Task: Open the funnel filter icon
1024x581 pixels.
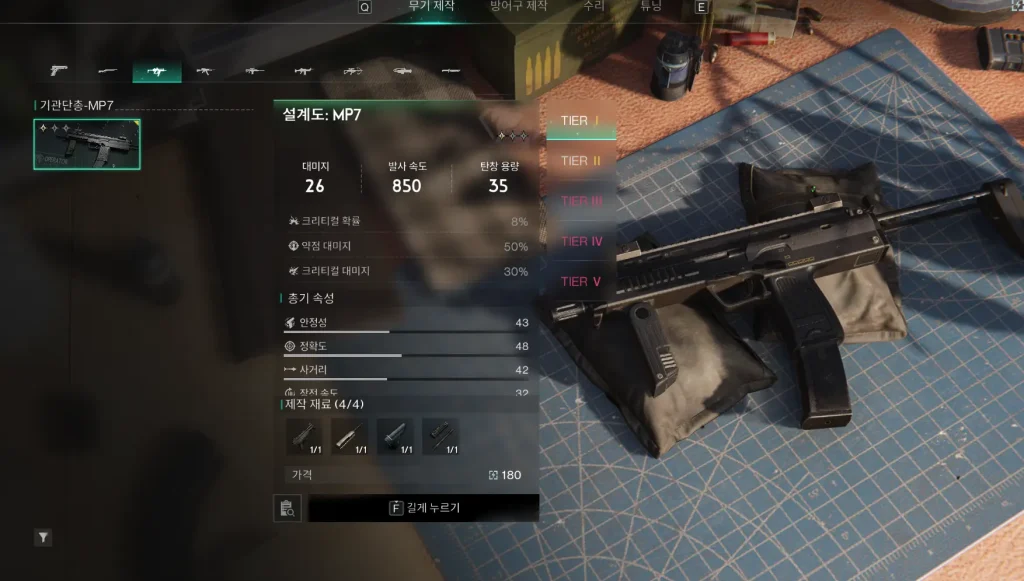Action: click(43, 538)
